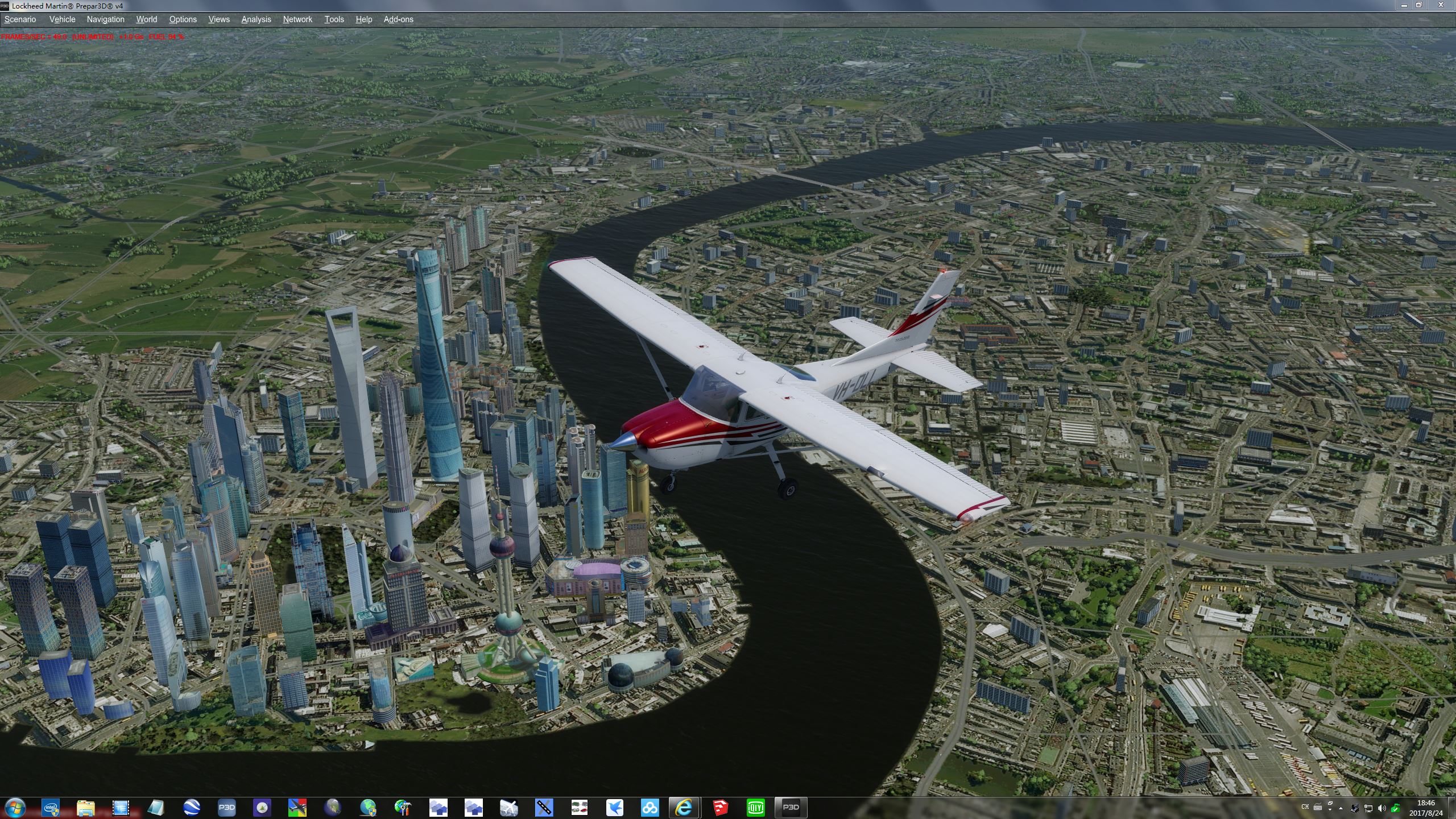Open the Vehicle menu
The height and width of the screenshot is (819, 1456).
point(62,19)
